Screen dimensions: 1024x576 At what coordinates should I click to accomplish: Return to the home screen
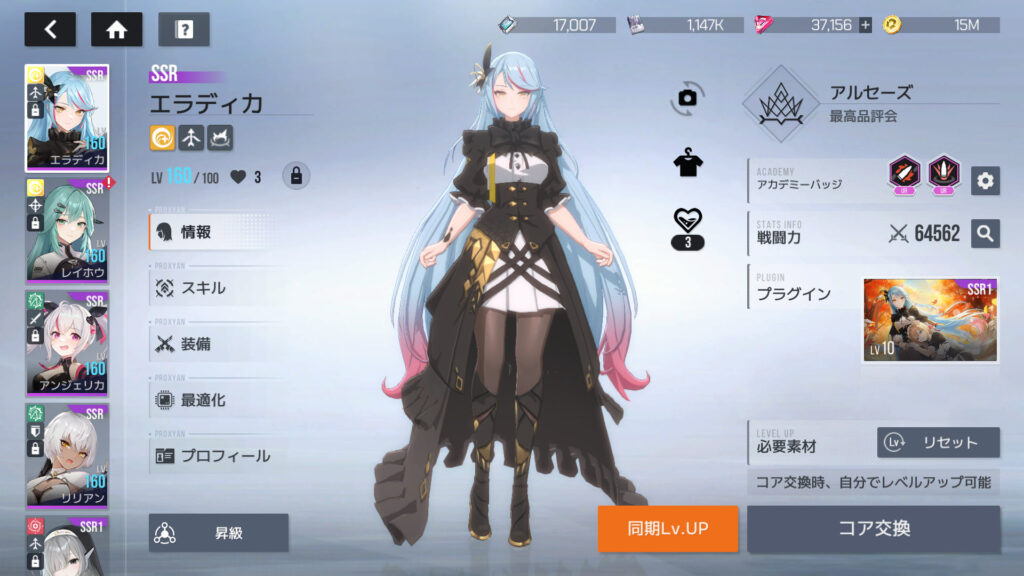tap(116, 29)
